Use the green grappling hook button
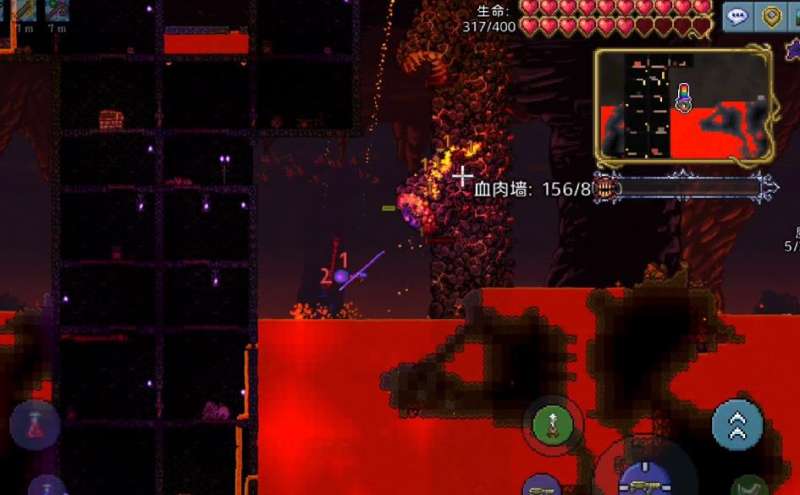Screen dimensions: 800x495 [553, 425]
